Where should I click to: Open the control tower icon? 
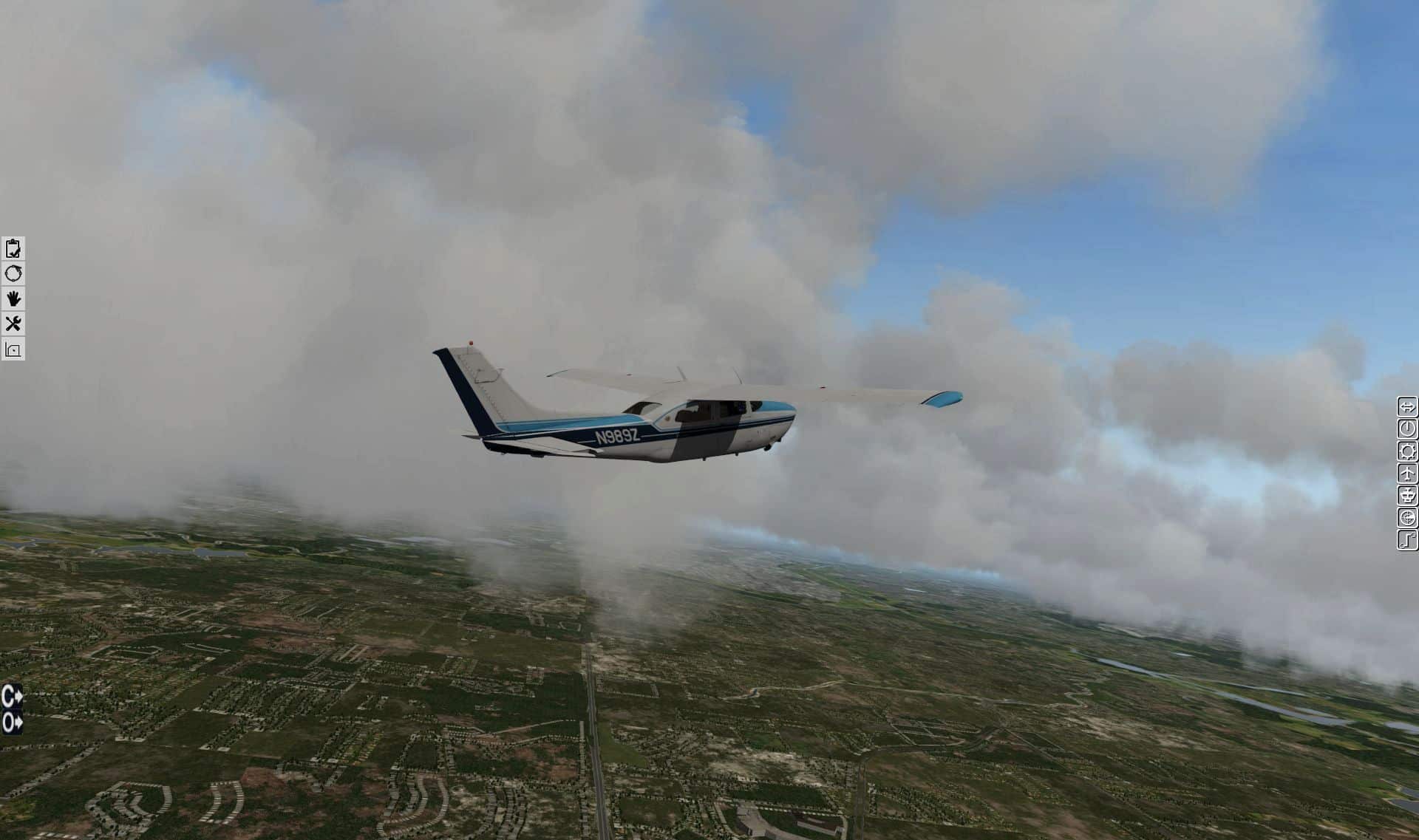(1407, 495)
